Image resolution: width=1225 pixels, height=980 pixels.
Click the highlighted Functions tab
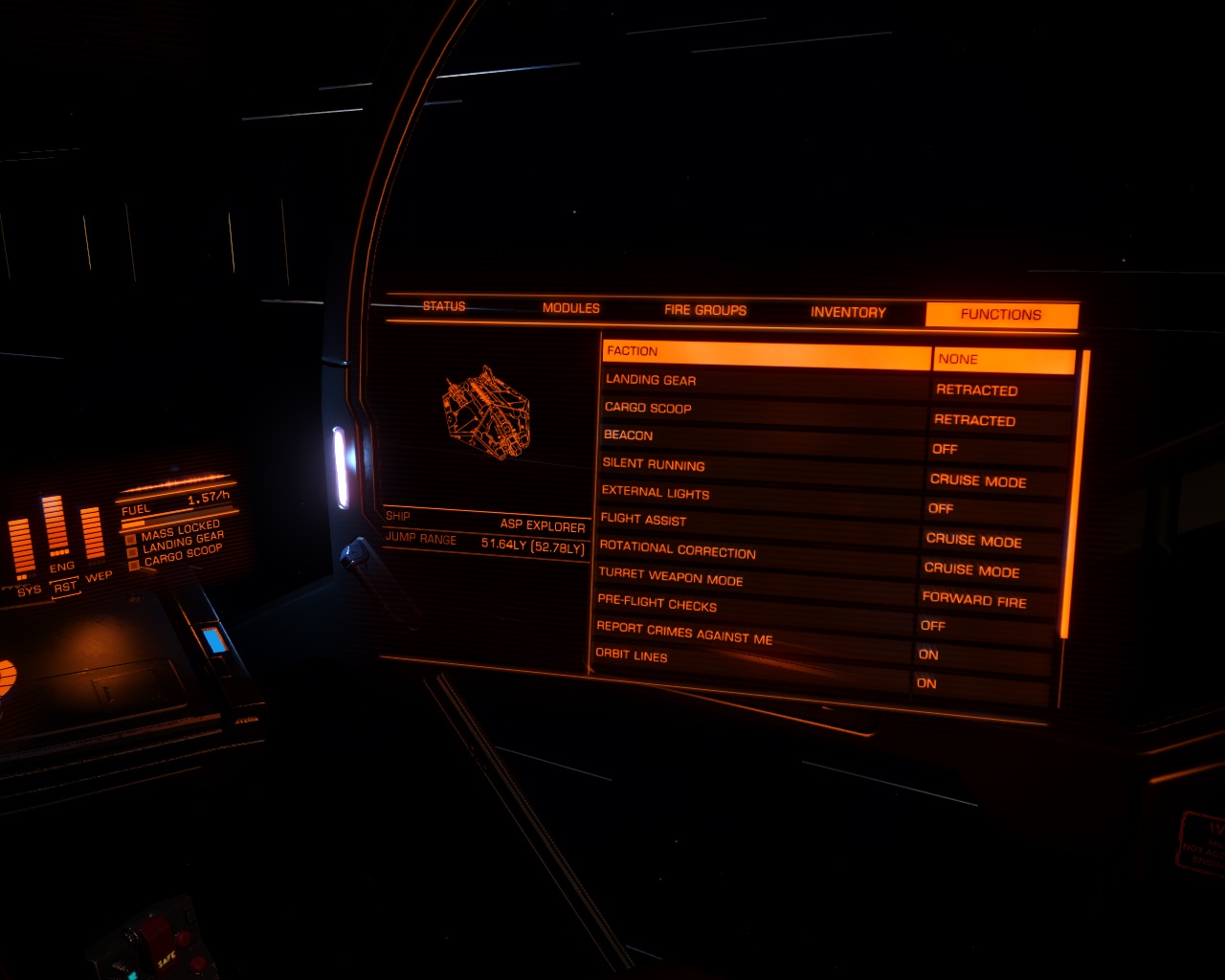[1001, 315]
